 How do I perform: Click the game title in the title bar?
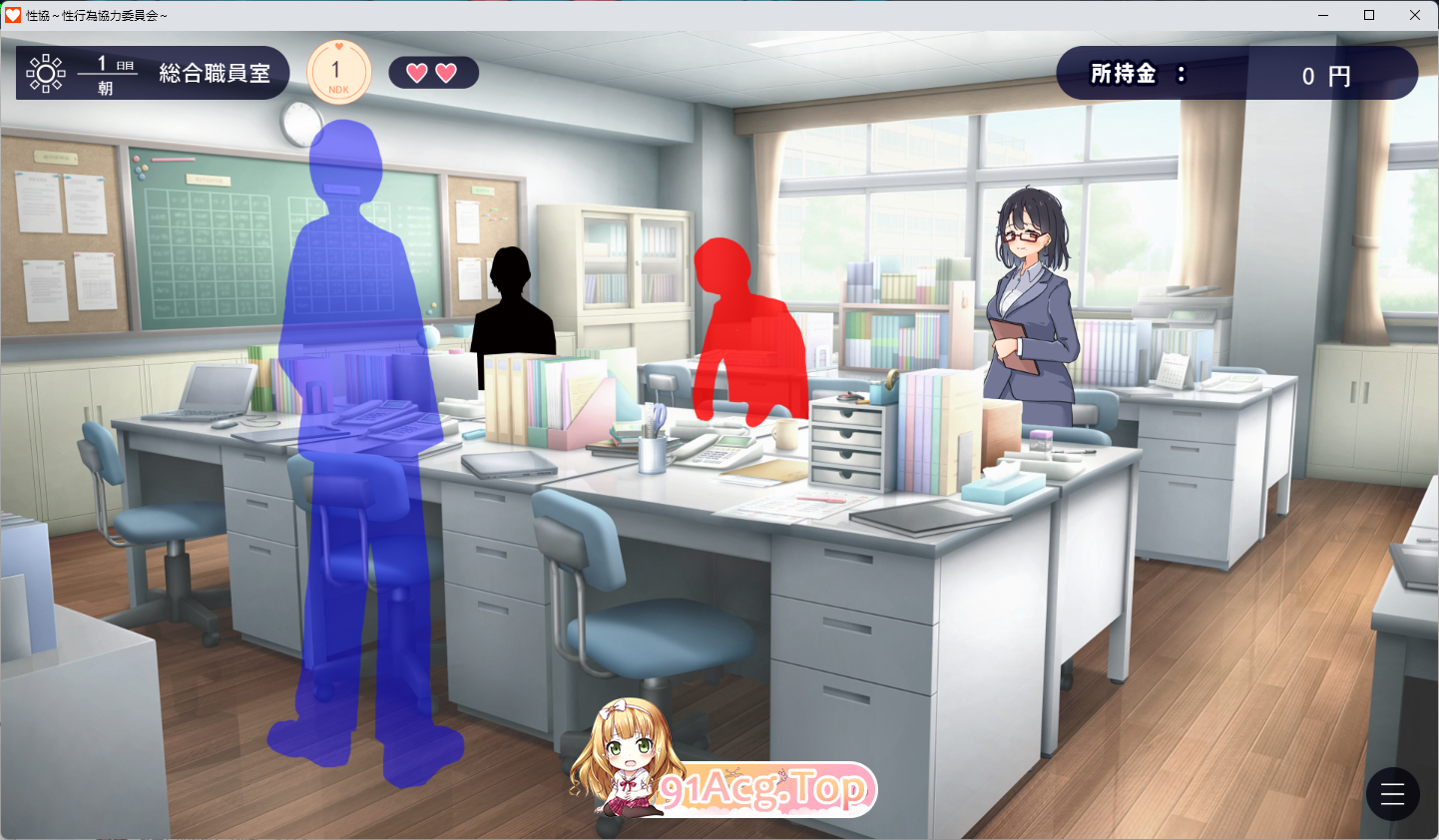point(95,15)
